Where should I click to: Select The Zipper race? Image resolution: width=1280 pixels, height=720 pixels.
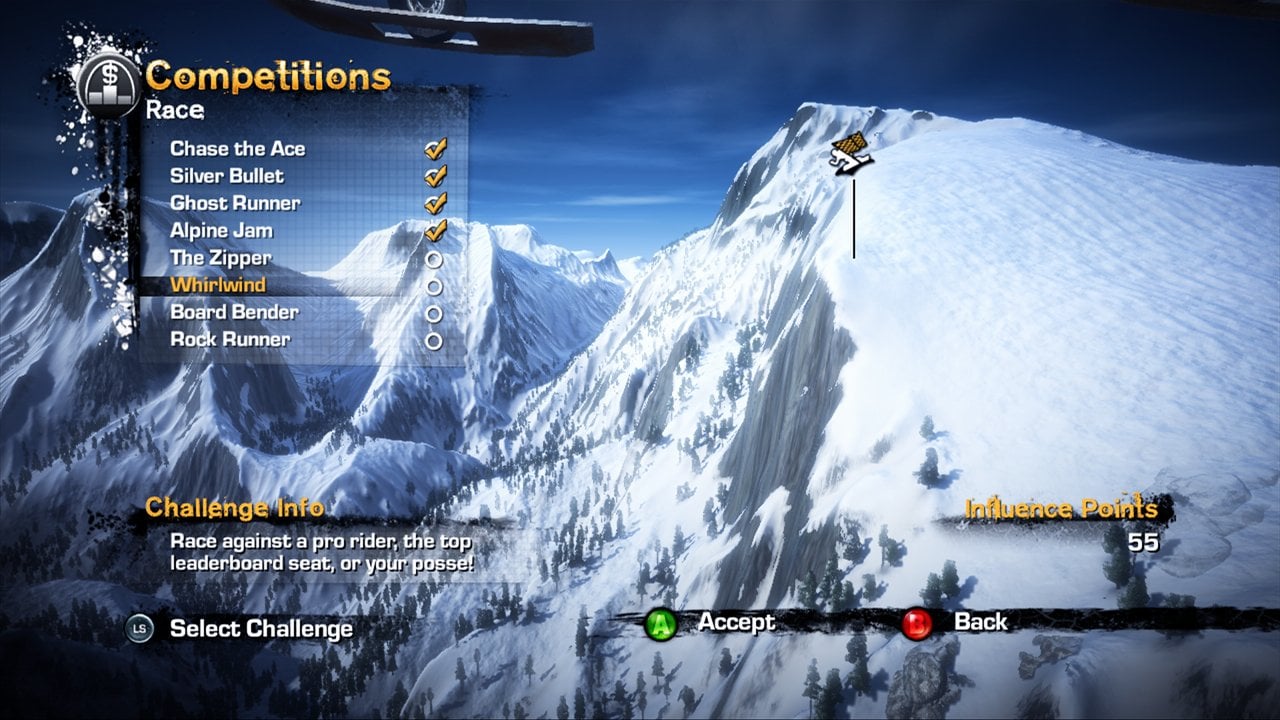[x=220, y=258]
